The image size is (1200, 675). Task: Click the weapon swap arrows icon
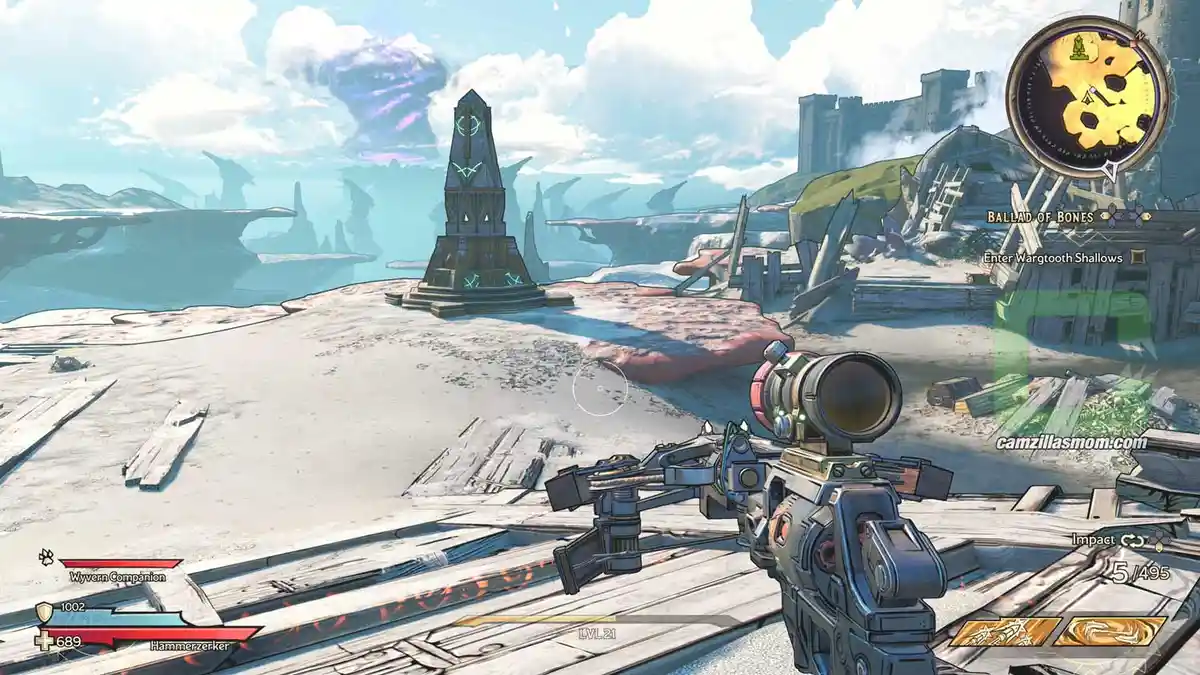(1133, 540)
